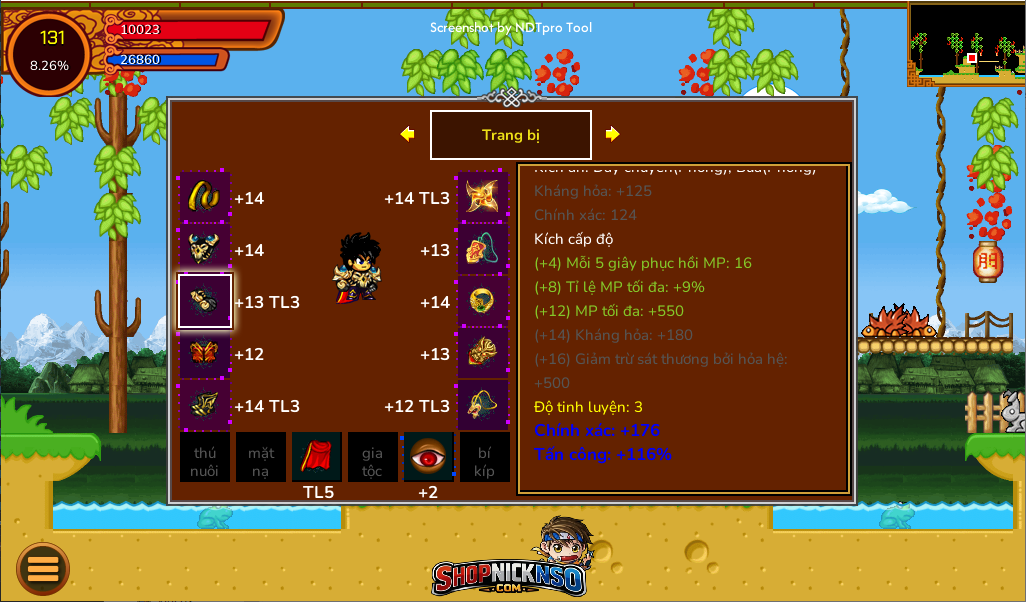The width and height of the screenshot is (1026, 602).
Task: Select the golden boots equipment slot
Action: 205,406
